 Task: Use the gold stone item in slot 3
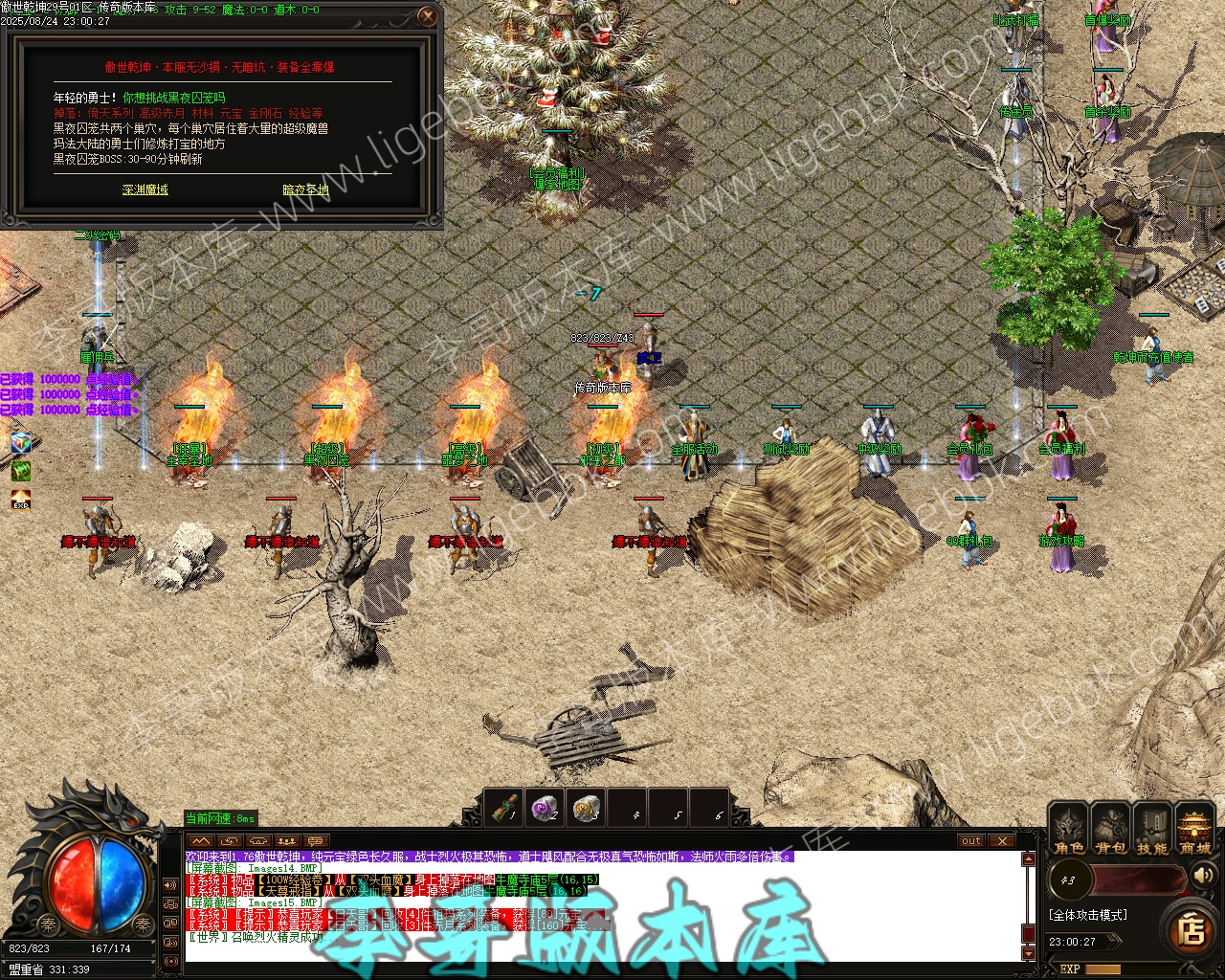coord(587,809)
